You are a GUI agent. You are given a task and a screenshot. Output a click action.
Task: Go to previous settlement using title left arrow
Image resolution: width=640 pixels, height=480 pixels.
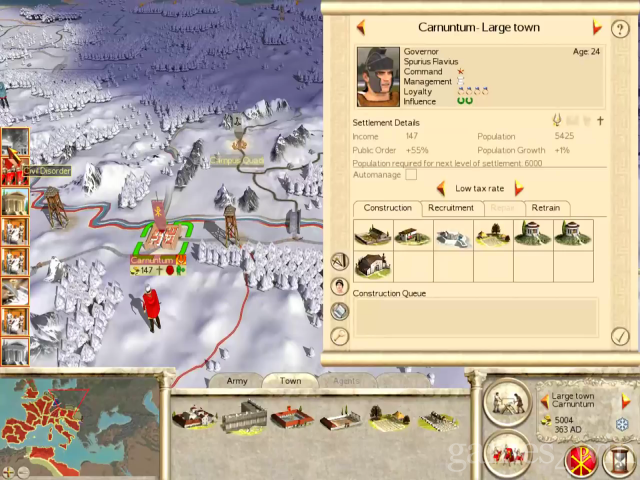pyautogui.click(x=361, y=28)
